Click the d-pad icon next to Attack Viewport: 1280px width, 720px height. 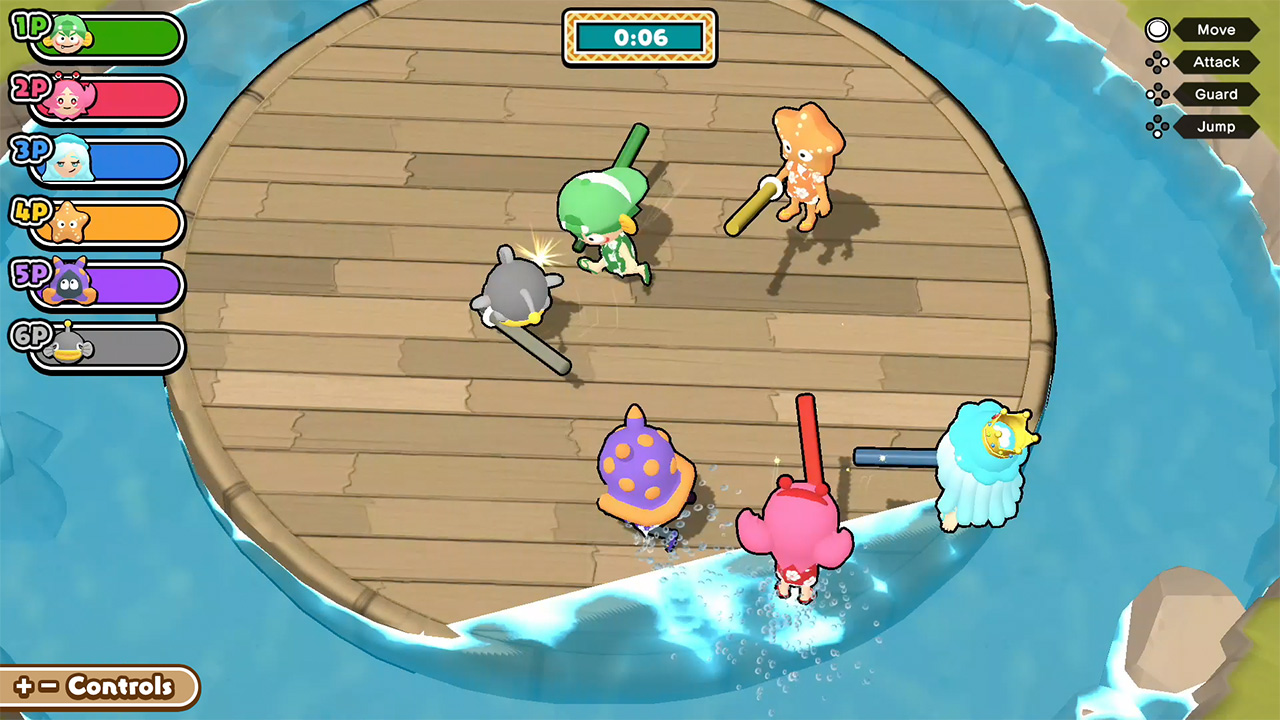1158,62
